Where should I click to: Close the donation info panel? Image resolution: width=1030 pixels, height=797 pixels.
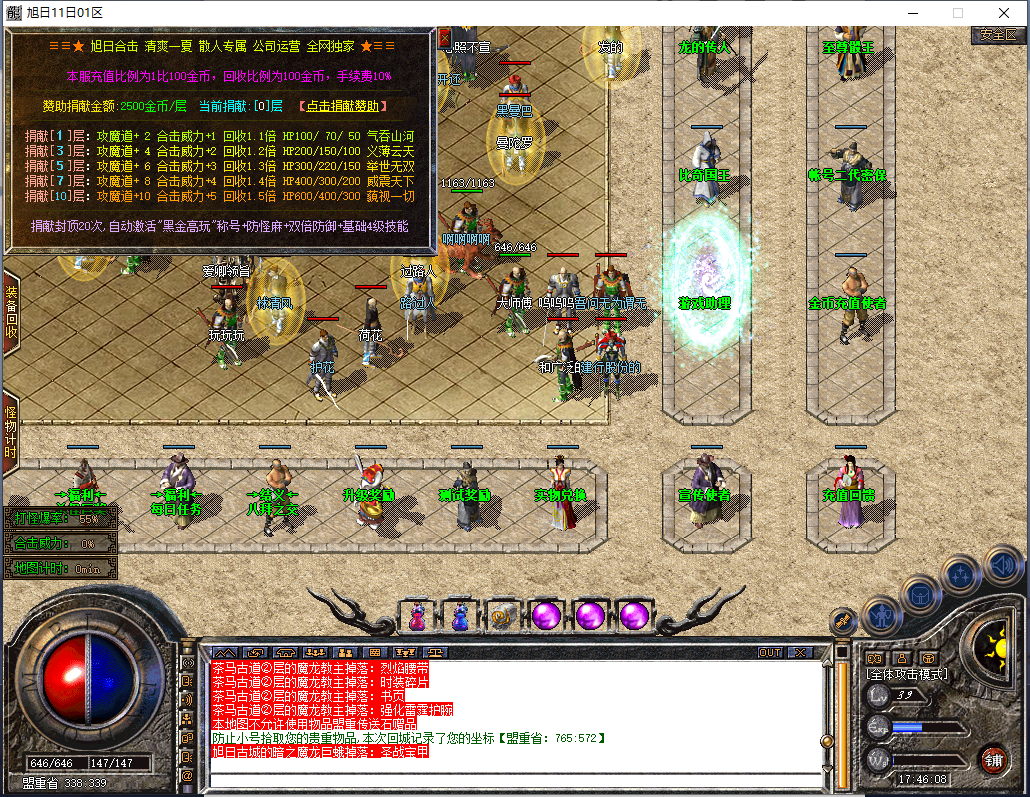445,38
